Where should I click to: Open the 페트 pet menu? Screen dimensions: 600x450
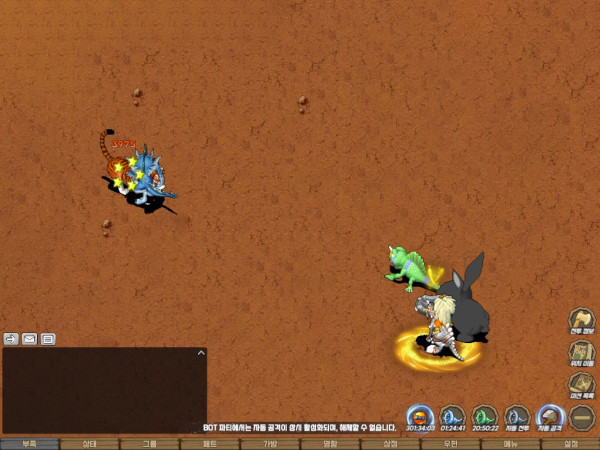tap(210, 443)
